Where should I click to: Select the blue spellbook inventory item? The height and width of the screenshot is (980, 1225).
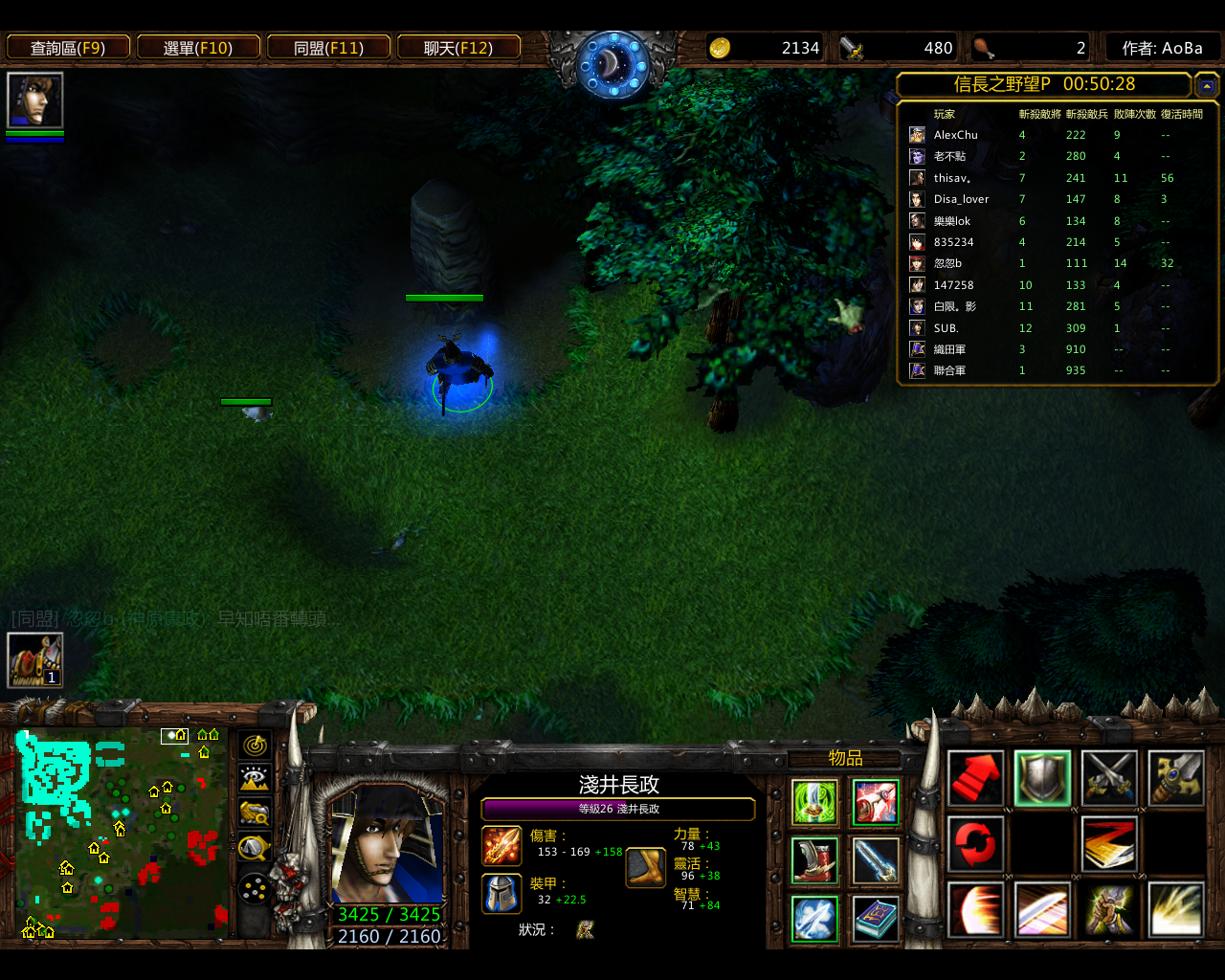(x=876, y=919)
